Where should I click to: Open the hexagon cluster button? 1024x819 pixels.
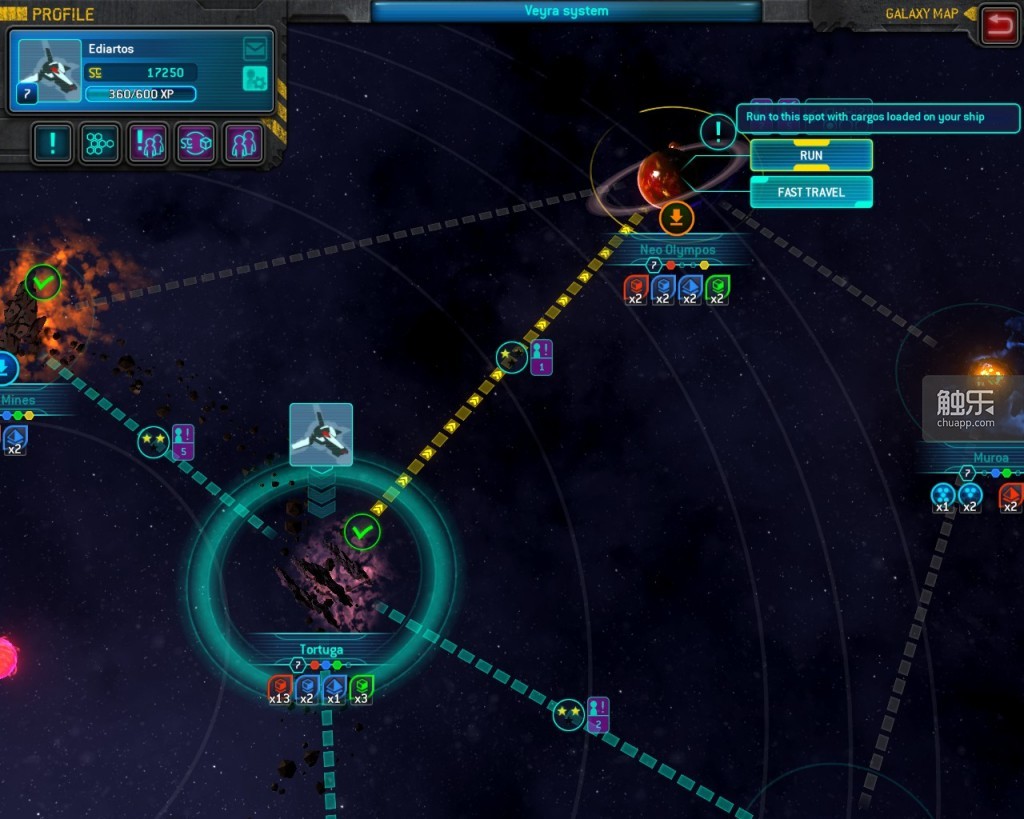point(100,144)
